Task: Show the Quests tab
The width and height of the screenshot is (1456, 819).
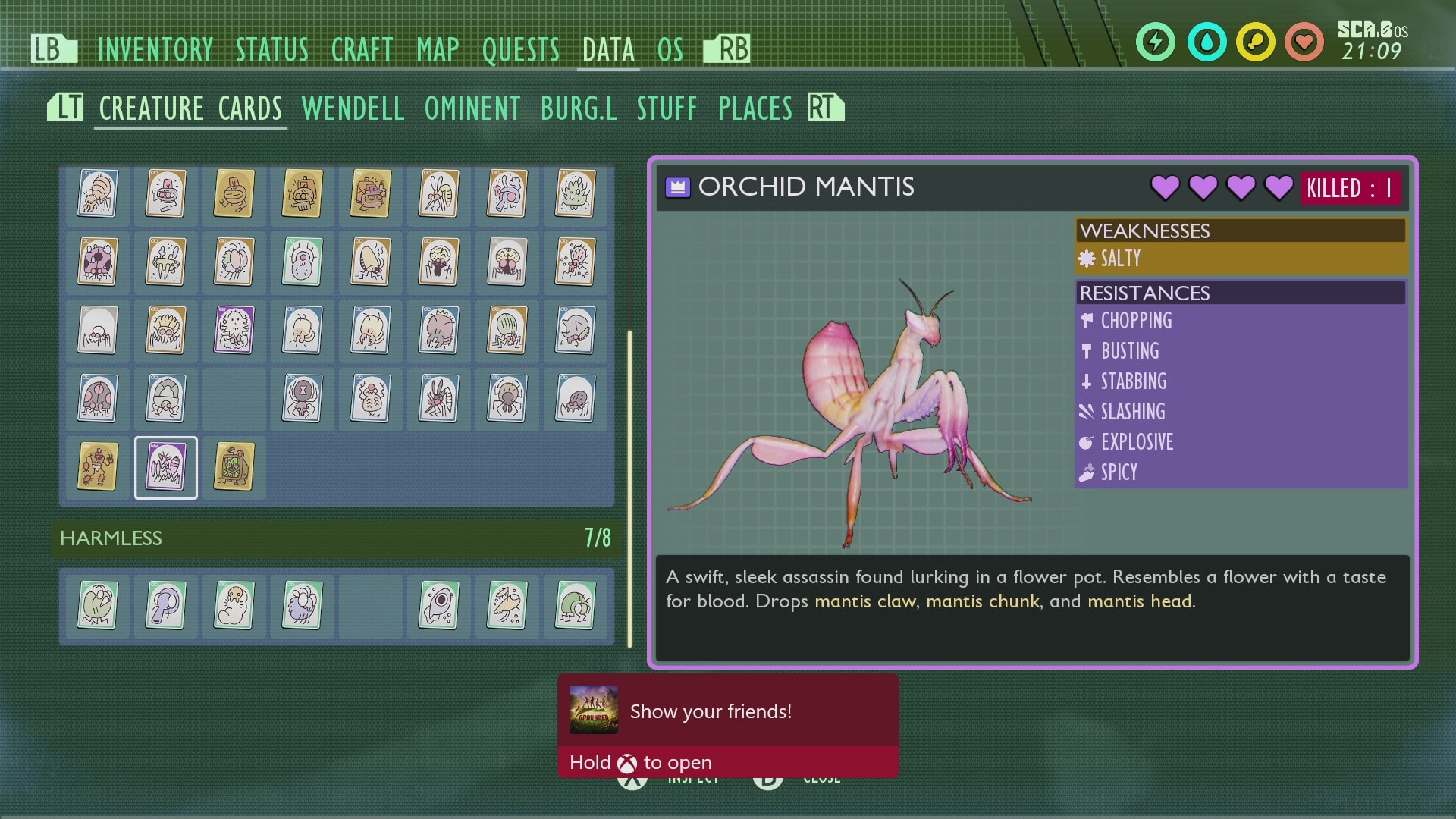Action: [x=520, y=50]
